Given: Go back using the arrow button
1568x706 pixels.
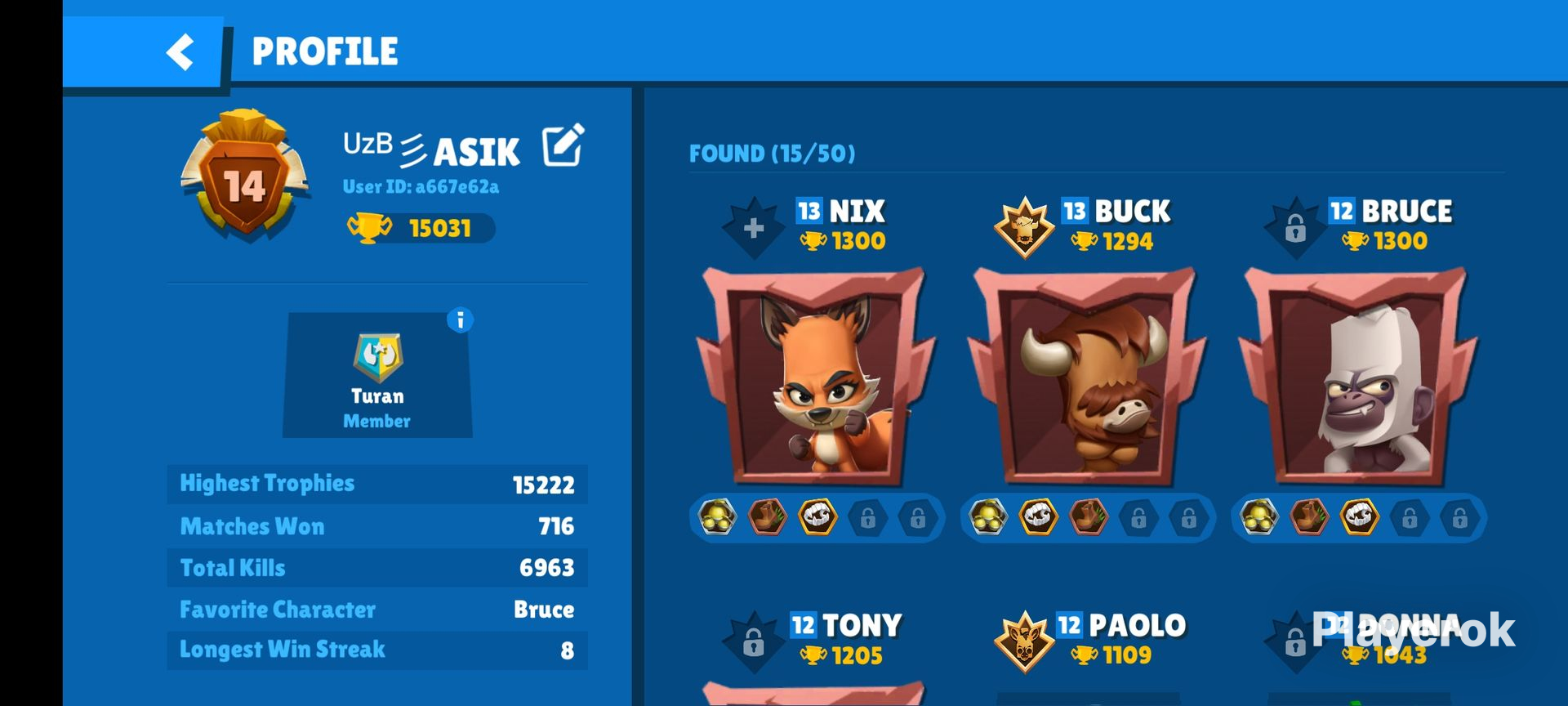Looking at the screenshot, I should coord(178,51).
